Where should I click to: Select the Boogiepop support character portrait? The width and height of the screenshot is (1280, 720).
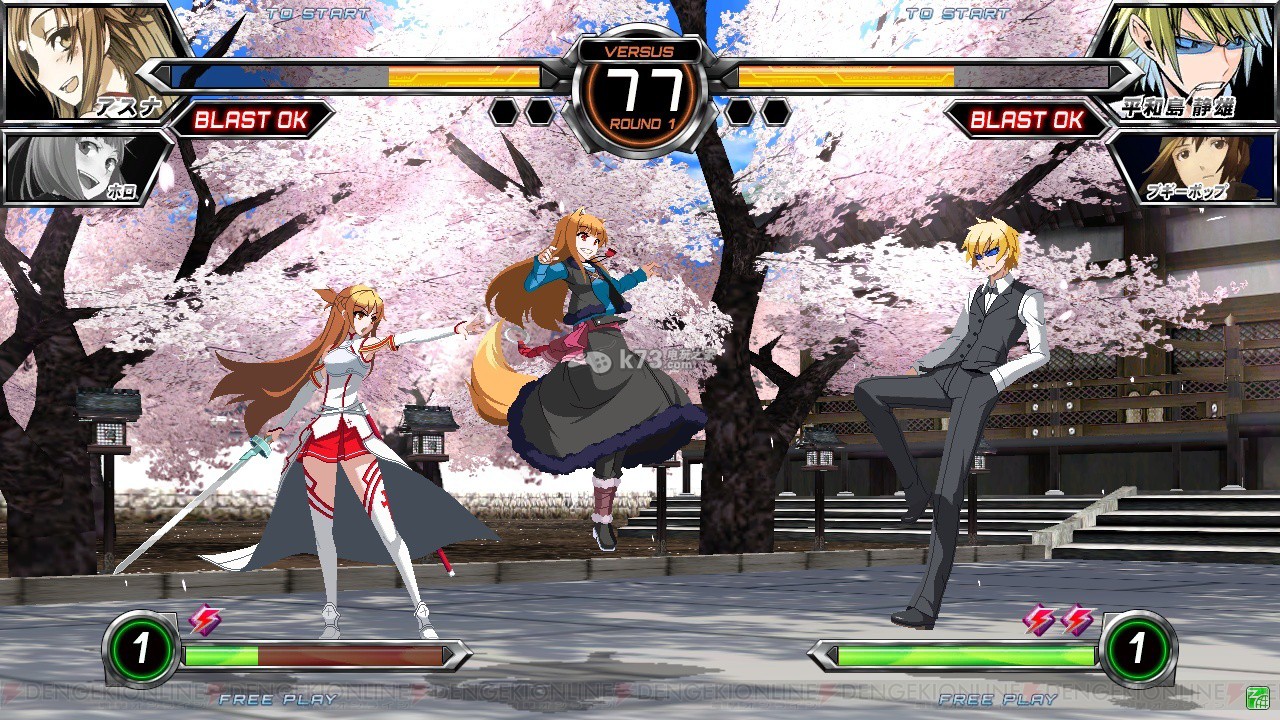point(1195,165)
